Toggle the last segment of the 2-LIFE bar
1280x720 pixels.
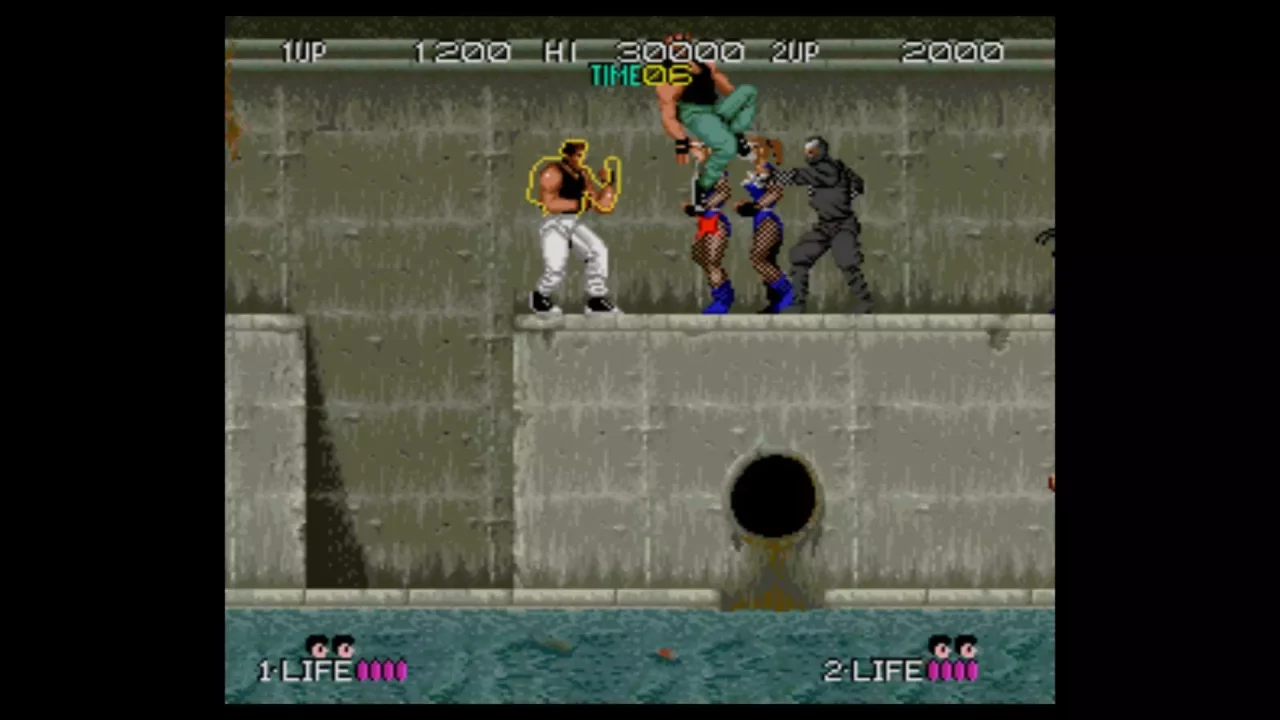(970, 670)
